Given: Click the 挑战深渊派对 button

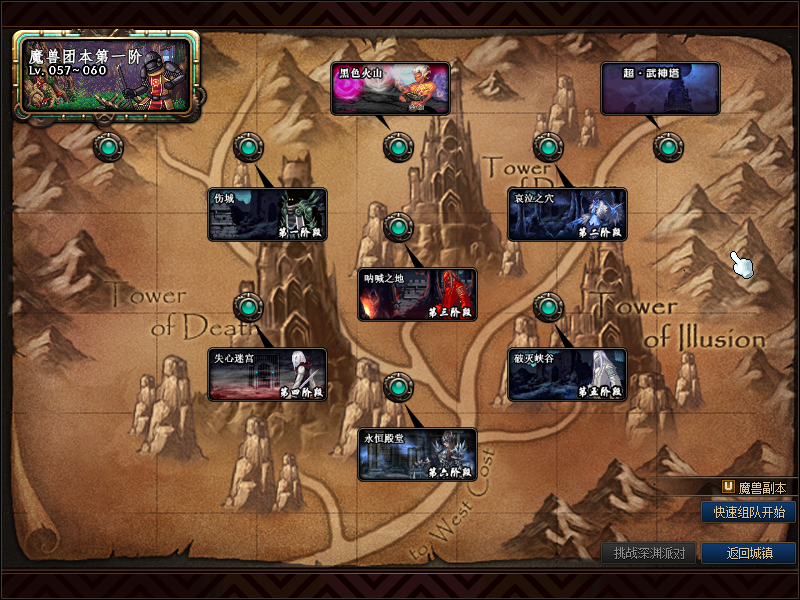Looking at the screenshot, I should (649, 553).
